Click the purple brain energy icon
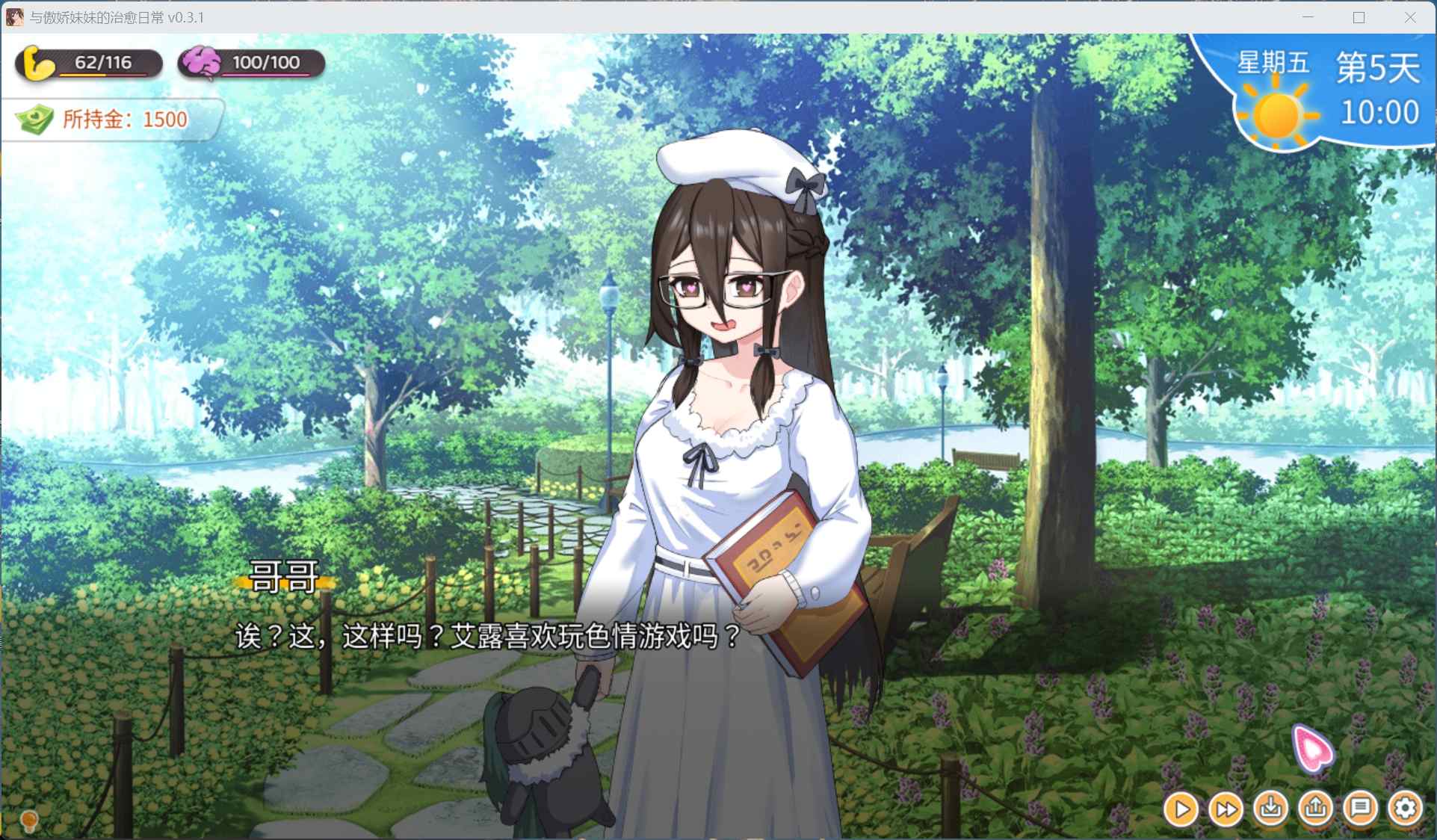The height and width of the screenshot is (840, 1437). (202, 62)
